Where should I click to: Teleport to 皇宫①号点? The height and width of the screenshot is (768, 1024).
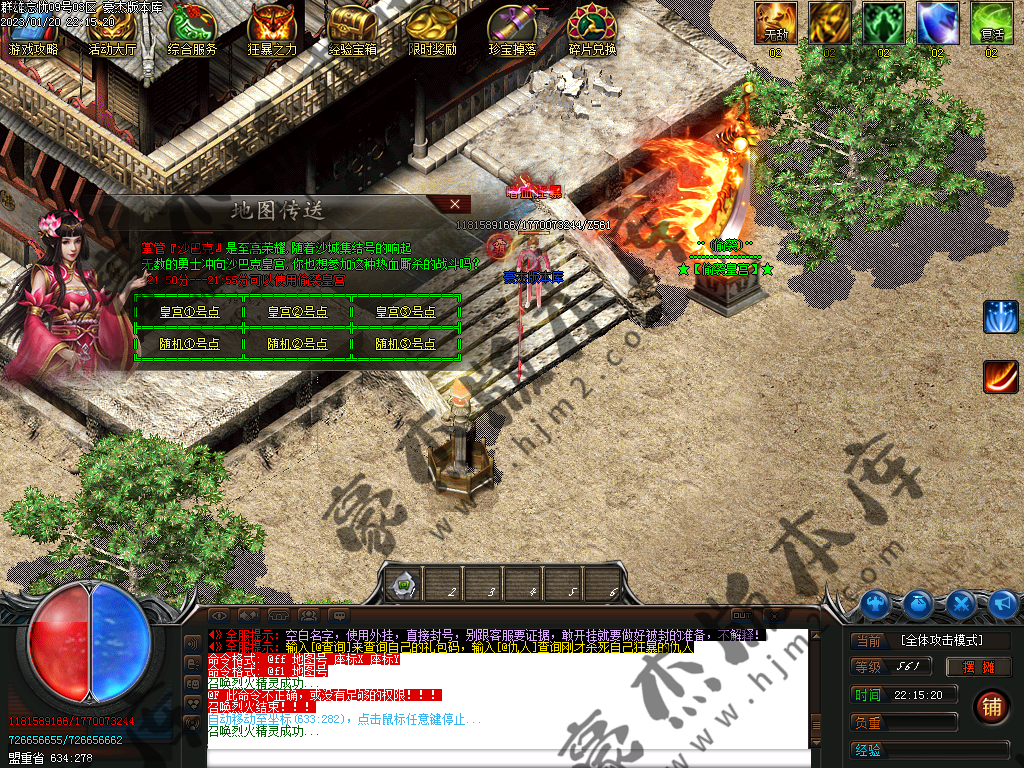pyautogui.click(x=189, y=312)
